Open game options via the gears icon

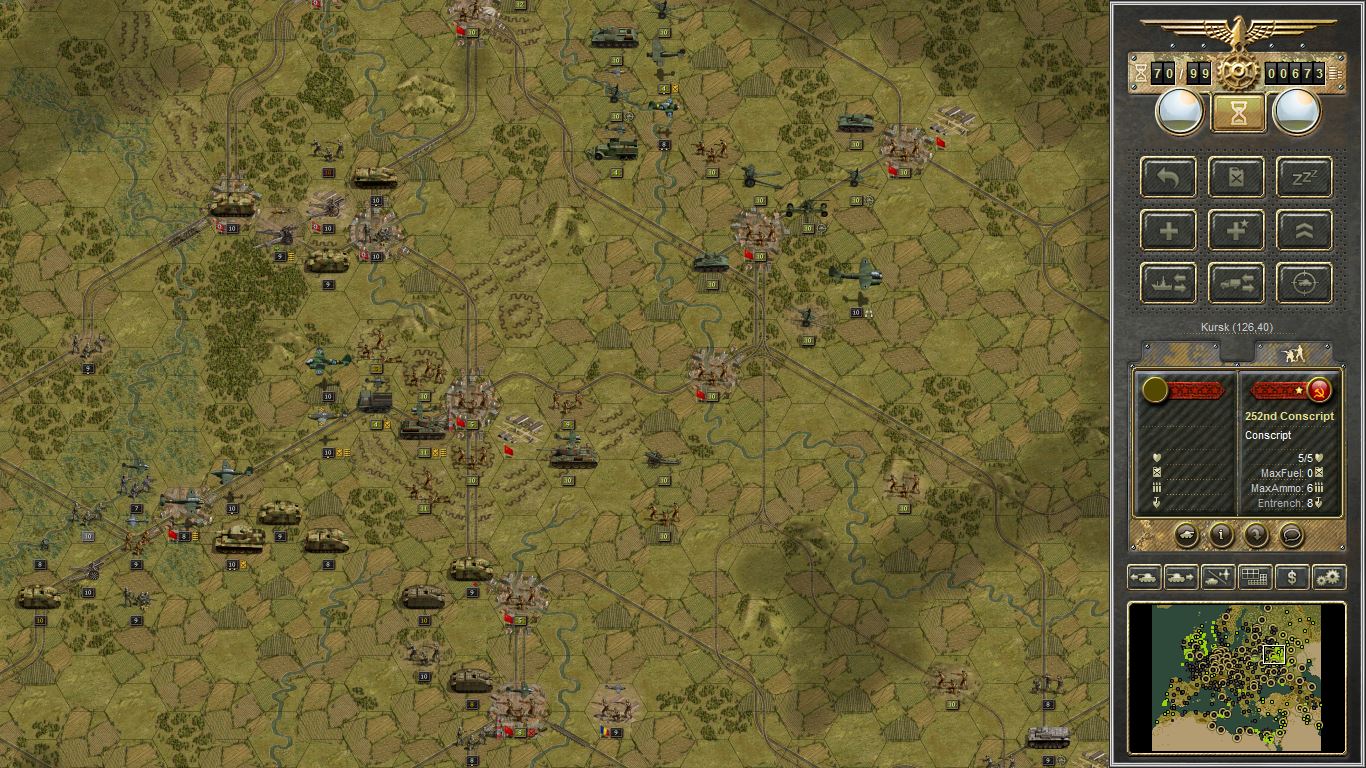pyautogui.click(x=1330, y=577)
